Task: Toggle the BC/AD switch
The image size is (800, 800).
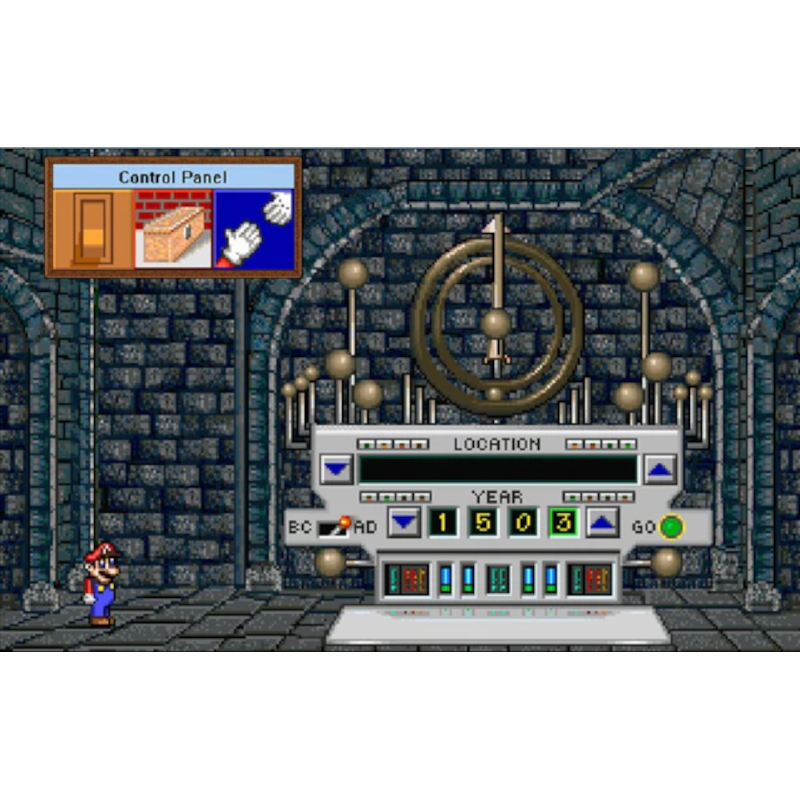Action: 334,526
